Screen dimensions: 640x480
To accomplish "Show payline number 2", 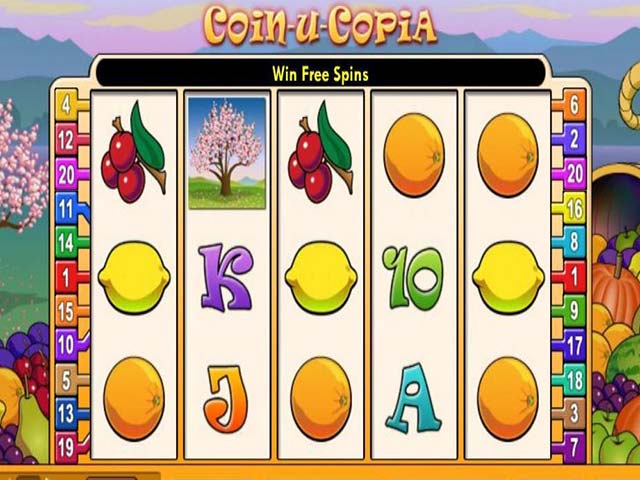I will (574, 137).
